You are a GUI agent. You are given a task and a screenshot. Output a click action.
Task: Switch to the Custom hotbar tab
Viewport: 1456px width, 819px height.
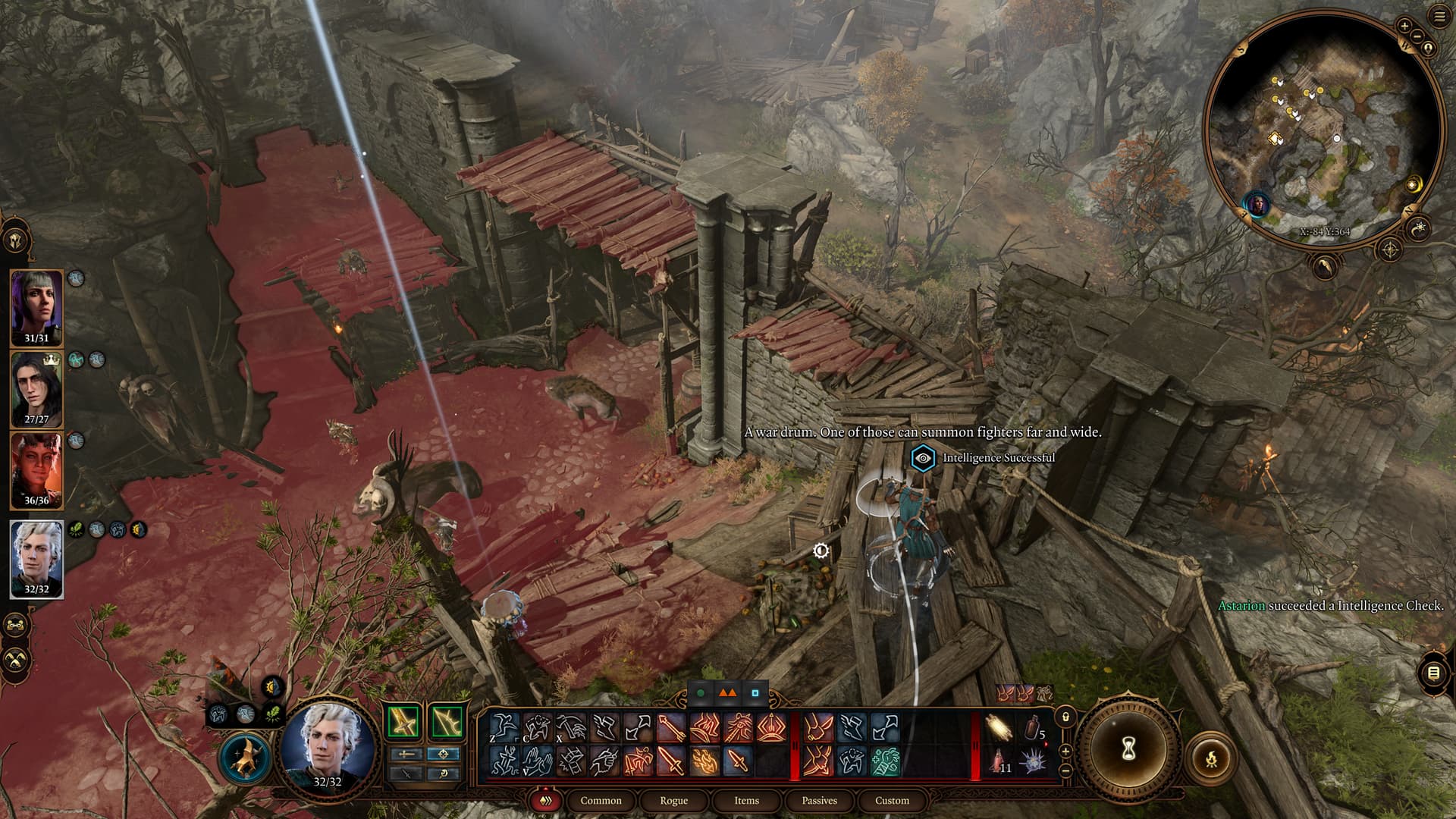(x=892, y=800)
